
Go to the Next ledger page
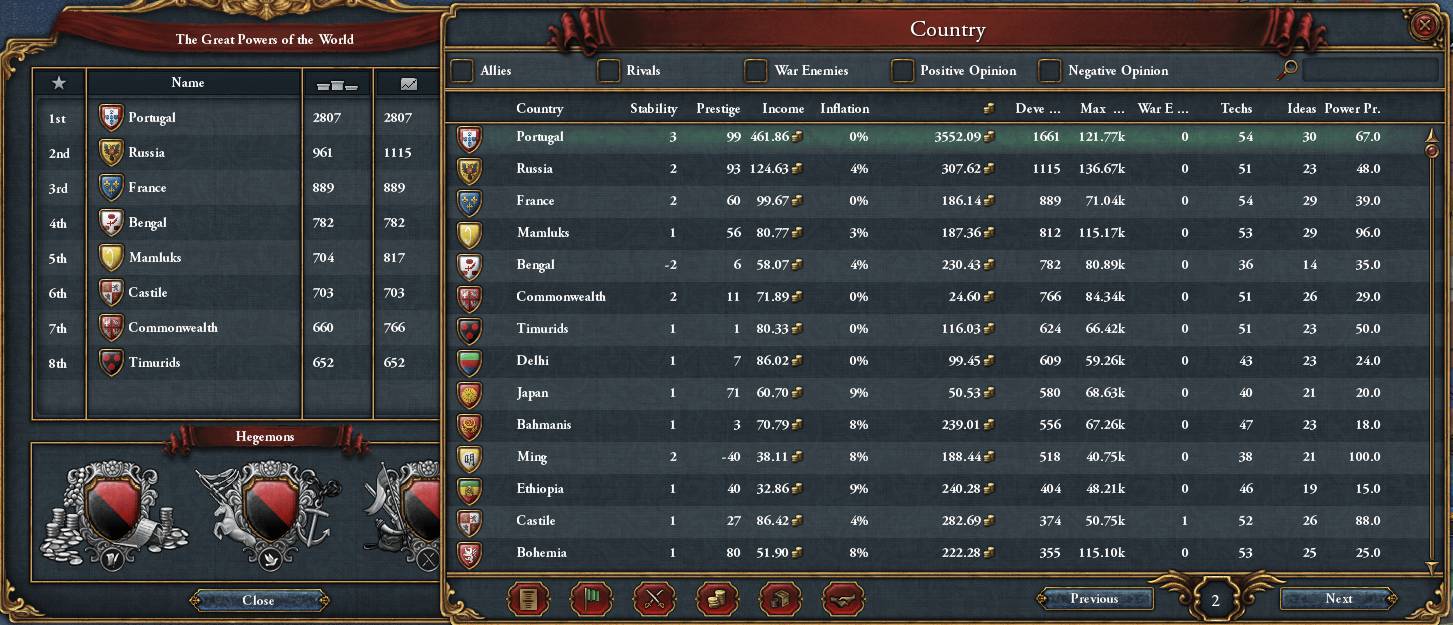click(1338, 599)
